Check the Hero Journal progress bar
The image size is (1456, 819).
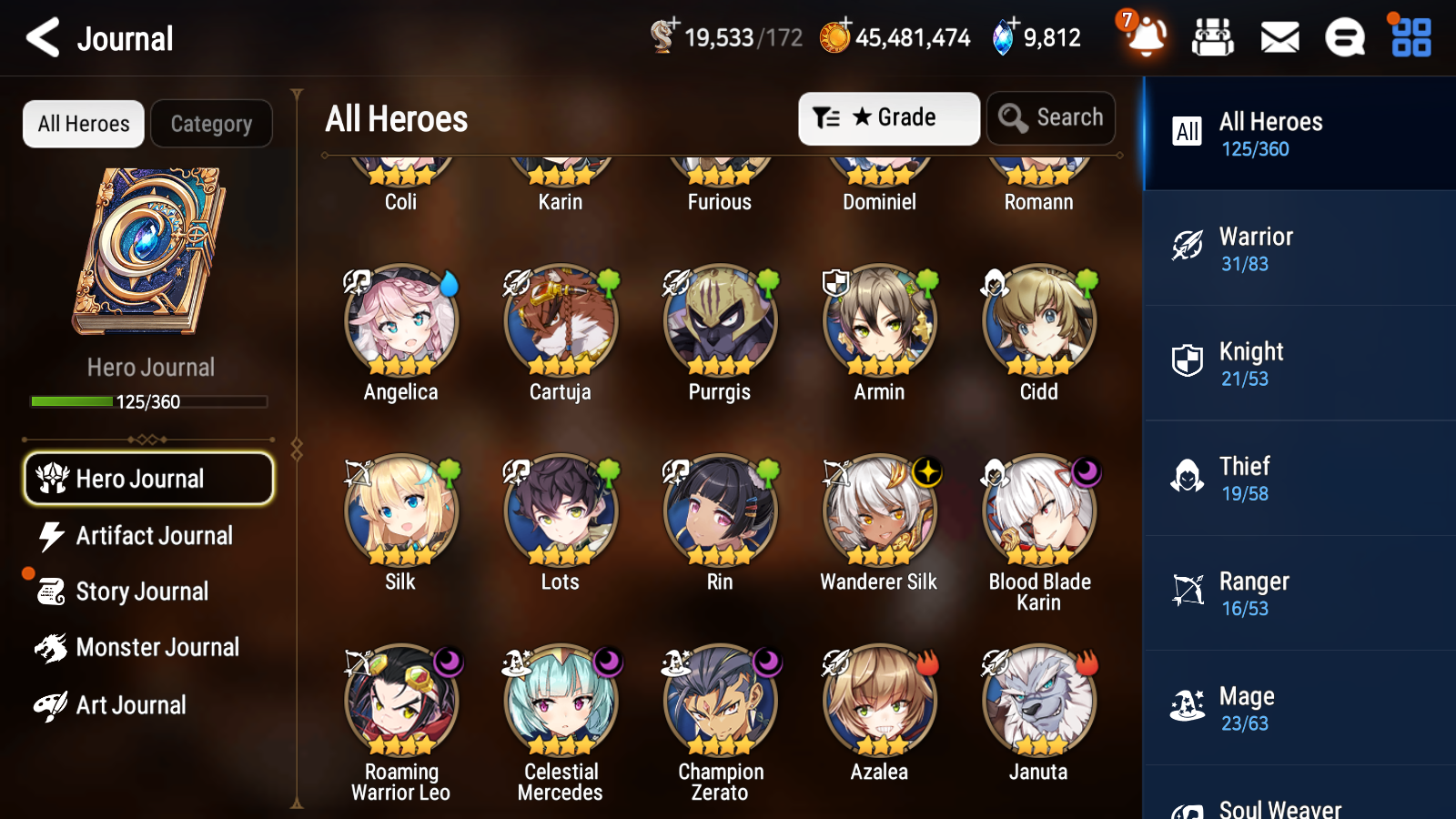(x=148, y=400)
